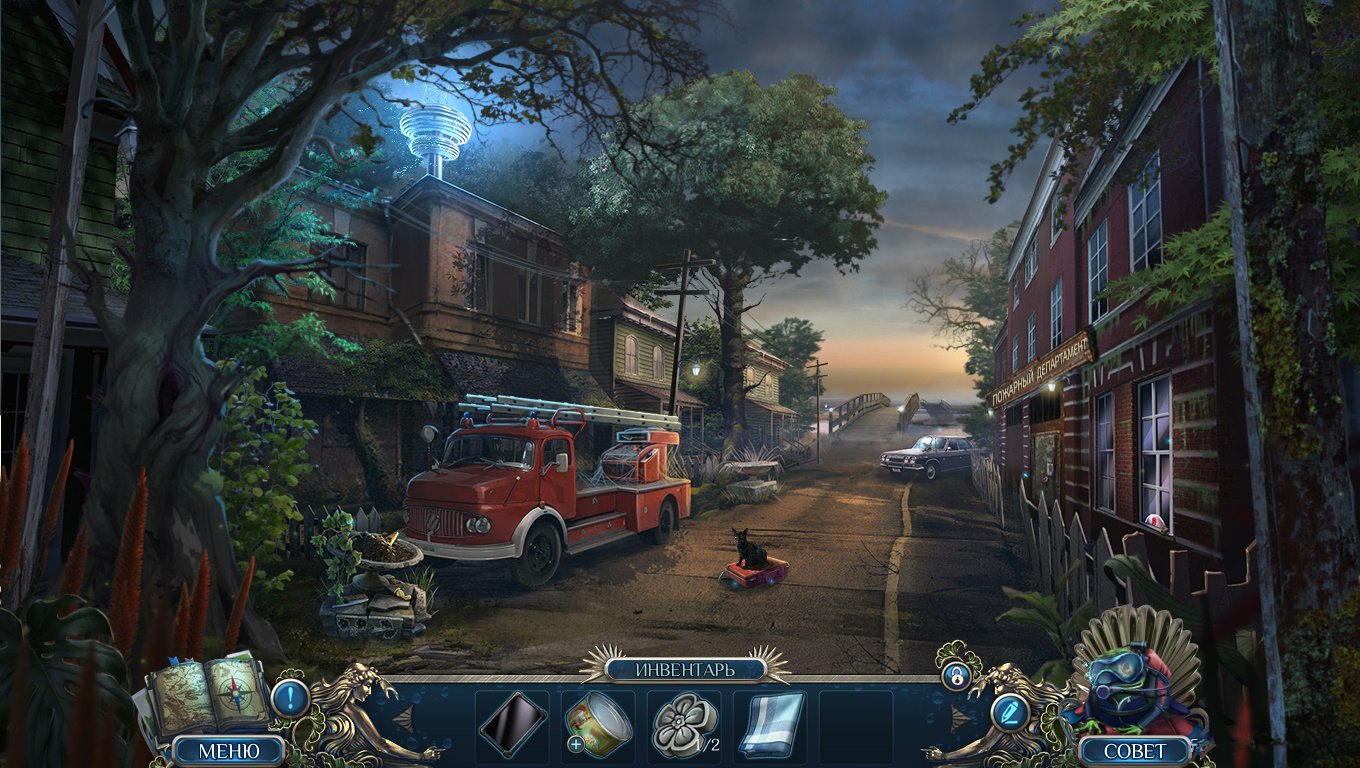Select the black glass tile in inventory
1360x768 pixels.
(x=512, y=724)
